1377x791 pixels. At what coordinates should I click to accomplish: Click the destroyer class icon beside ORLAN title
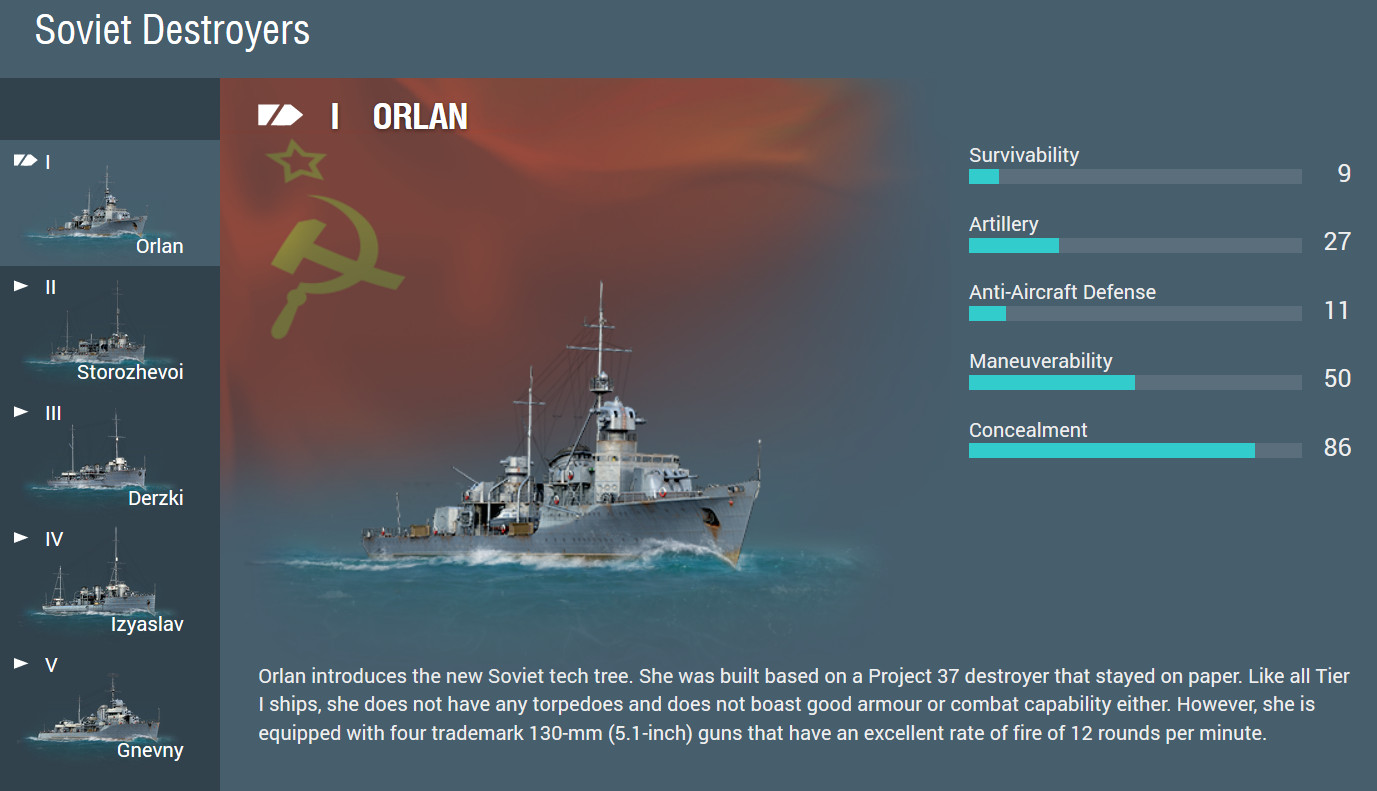pyautogui.click(x=281, y=114)
